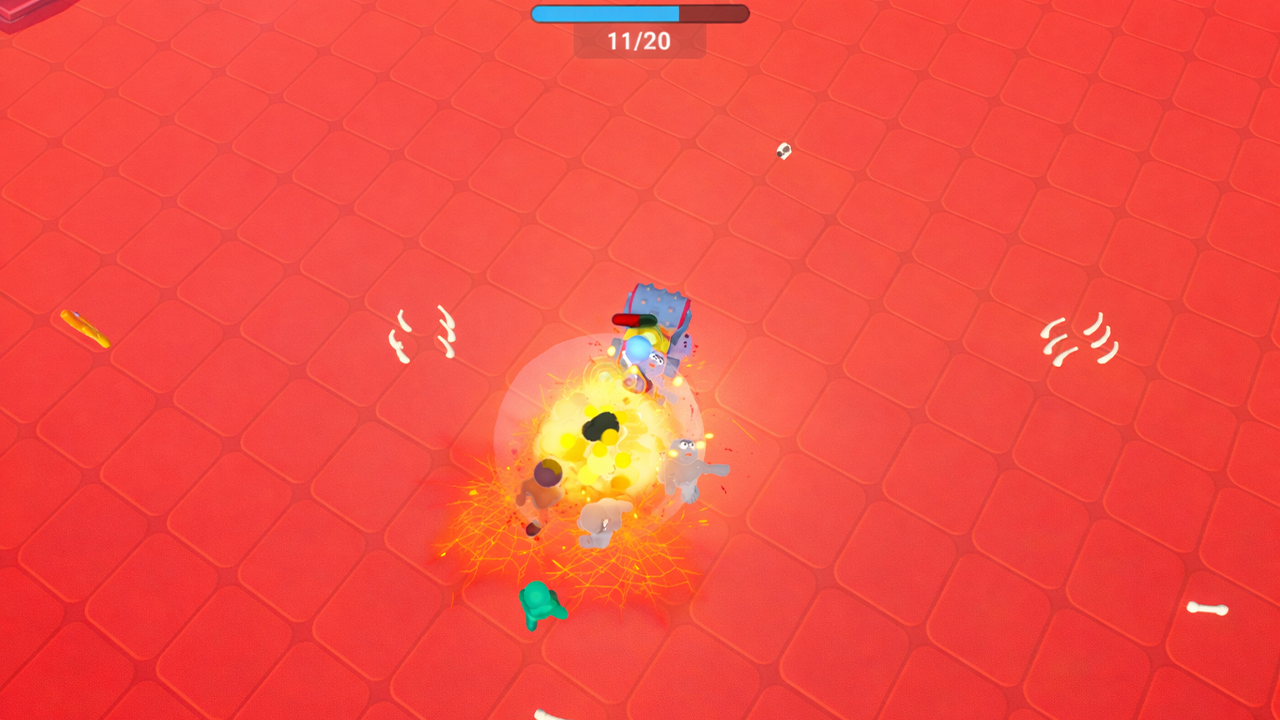Select the 11/20 counter label
This screenshot has width=1280, height=720.
[640, 42]
